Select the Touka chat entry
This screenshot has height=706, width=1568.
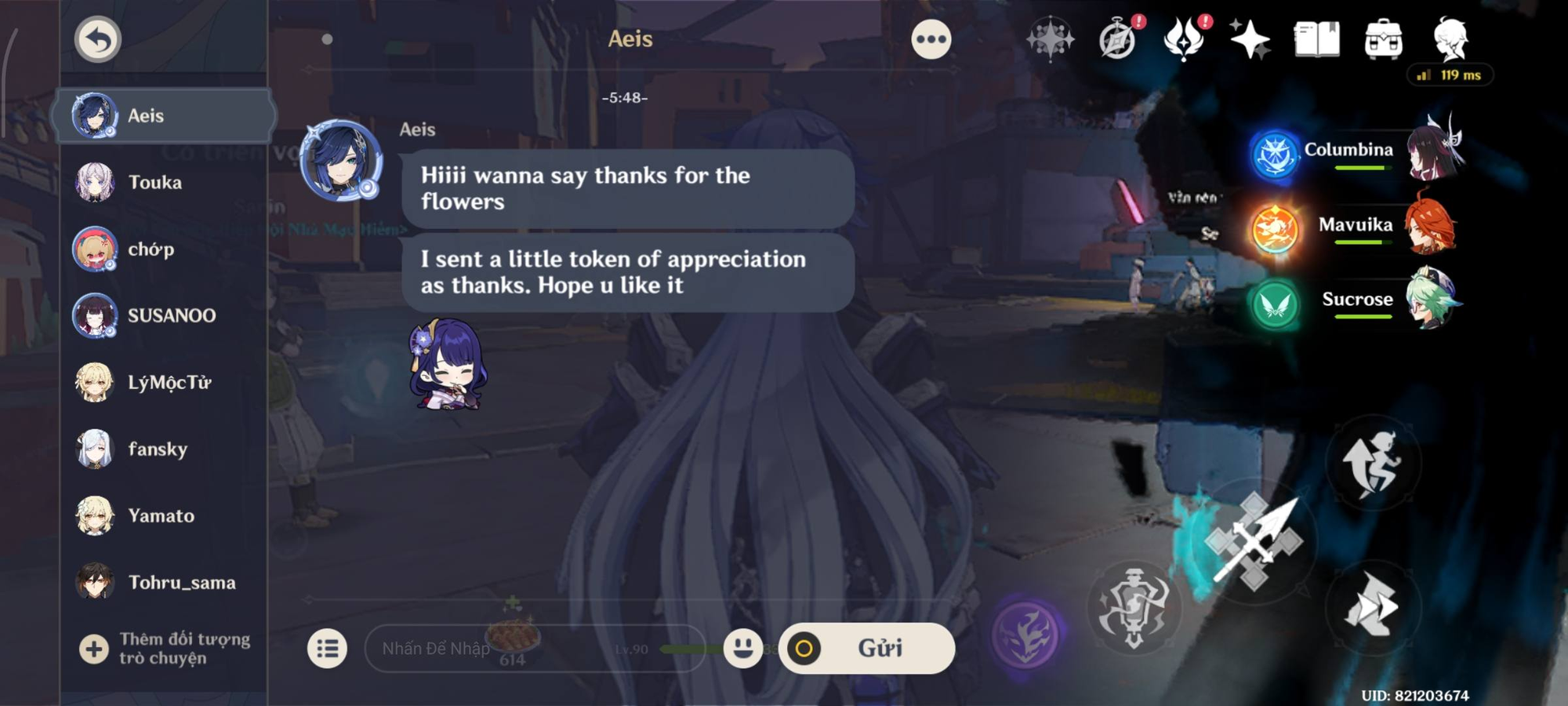click(165, 183)
